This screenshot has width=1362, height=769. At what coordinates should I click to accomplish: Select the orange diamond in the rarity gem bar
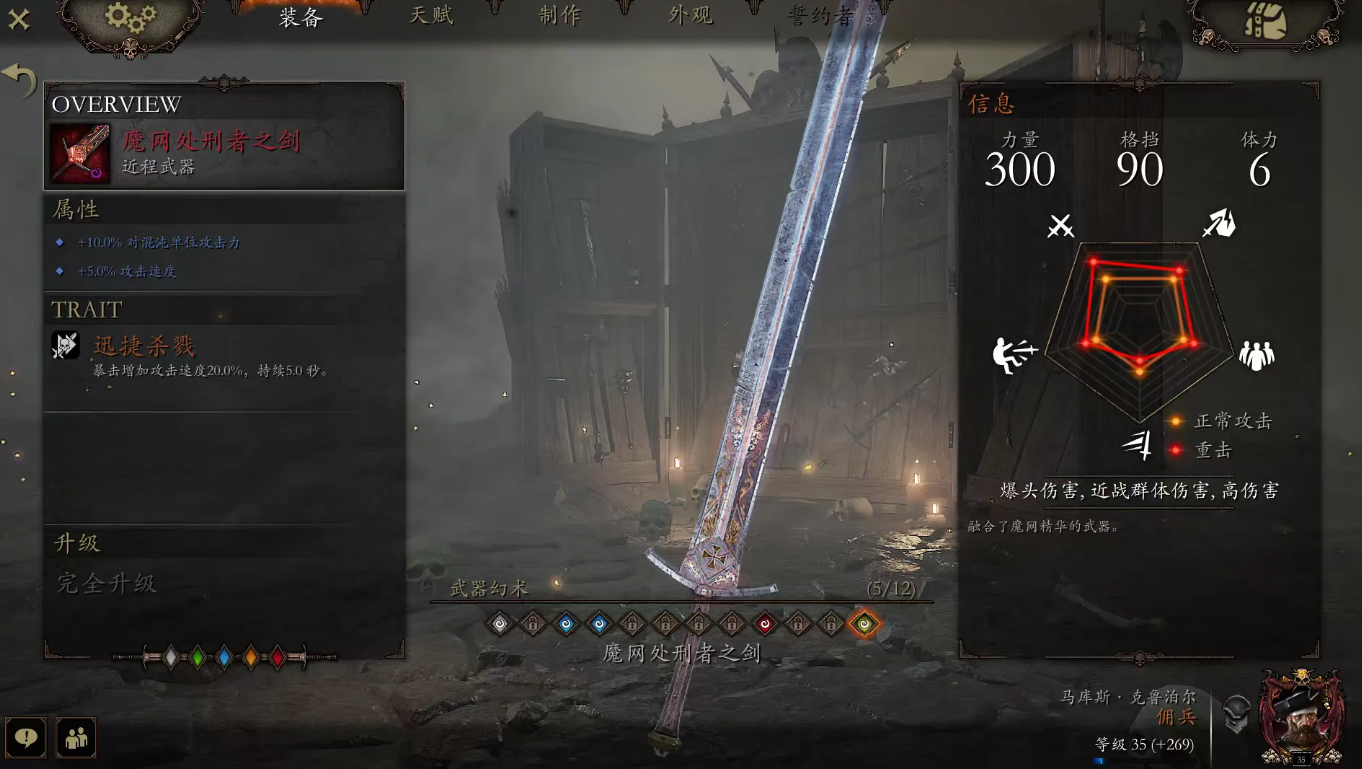[x=250, y=657]
